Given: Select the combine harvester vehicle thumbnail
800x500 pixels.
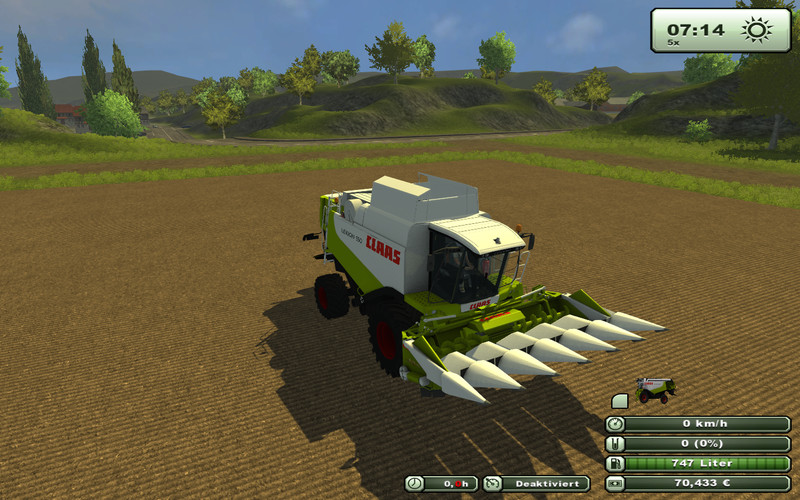Looking at the screenshot, I should pyautogui.click(x=656, y=389).
